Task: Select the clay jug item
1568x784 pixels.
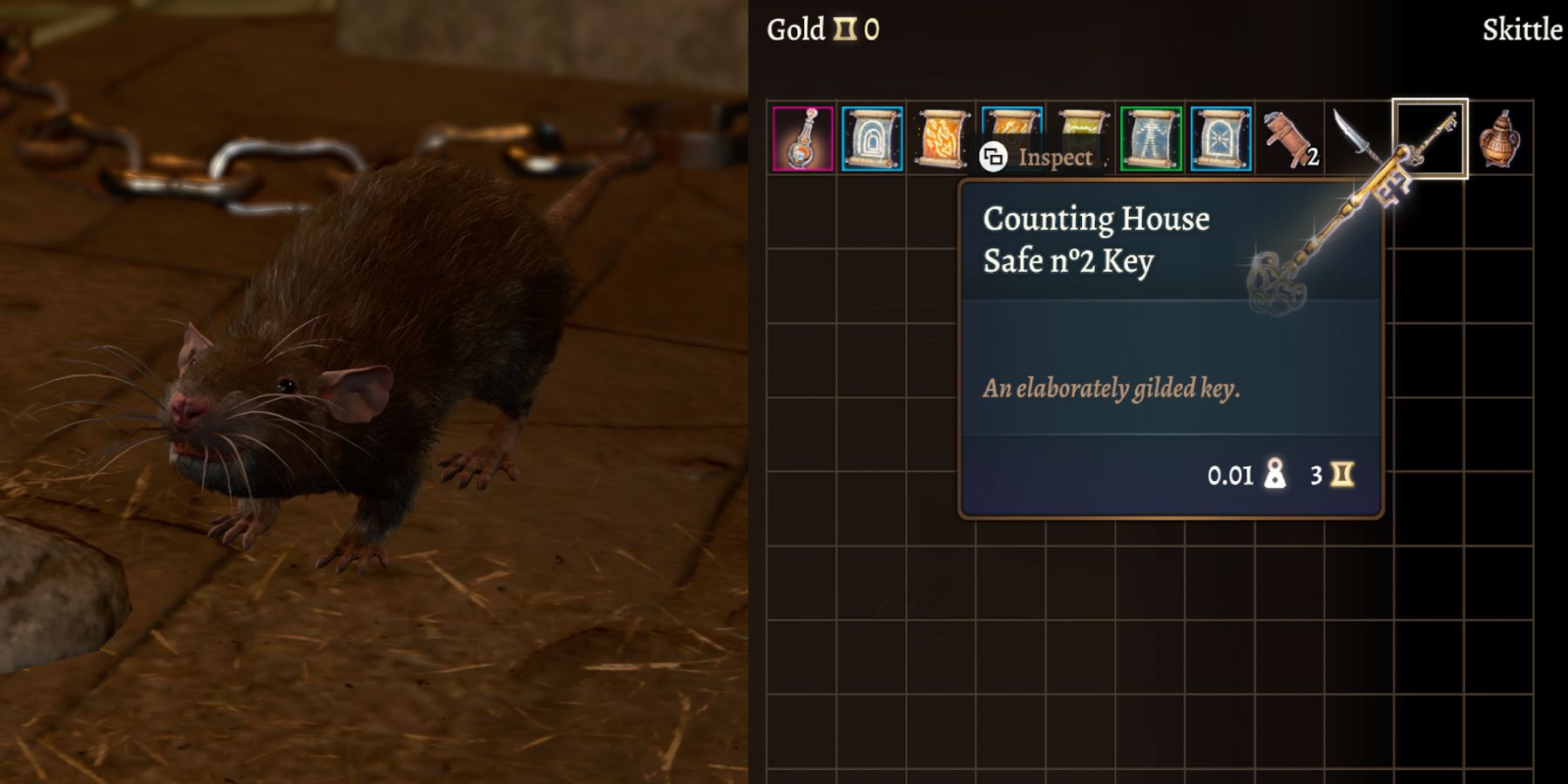Action: [1499, 139]
